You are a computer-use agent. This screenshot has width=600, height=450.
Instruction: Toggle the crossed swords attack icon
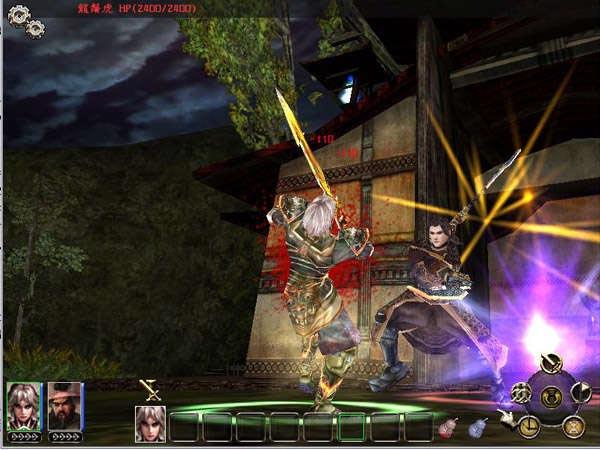(150, 391)
